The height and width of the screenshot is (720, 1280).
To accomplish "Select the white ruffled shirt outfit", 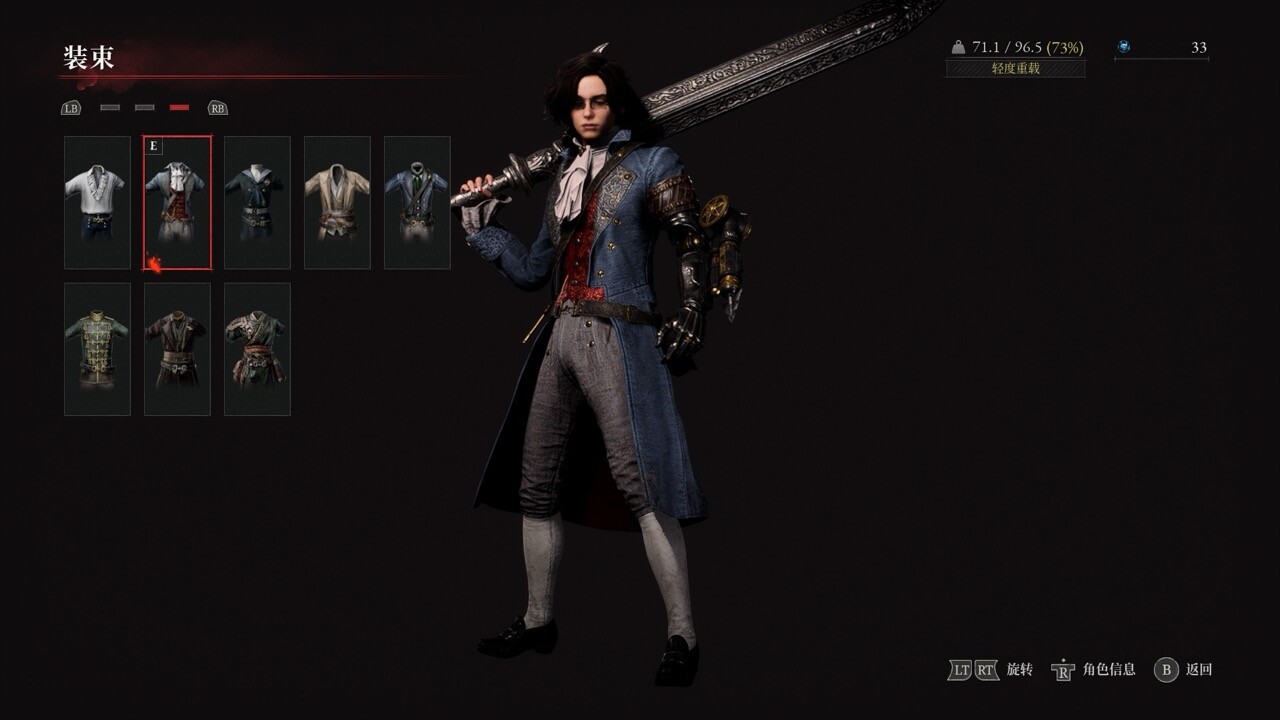I will 97,203.
